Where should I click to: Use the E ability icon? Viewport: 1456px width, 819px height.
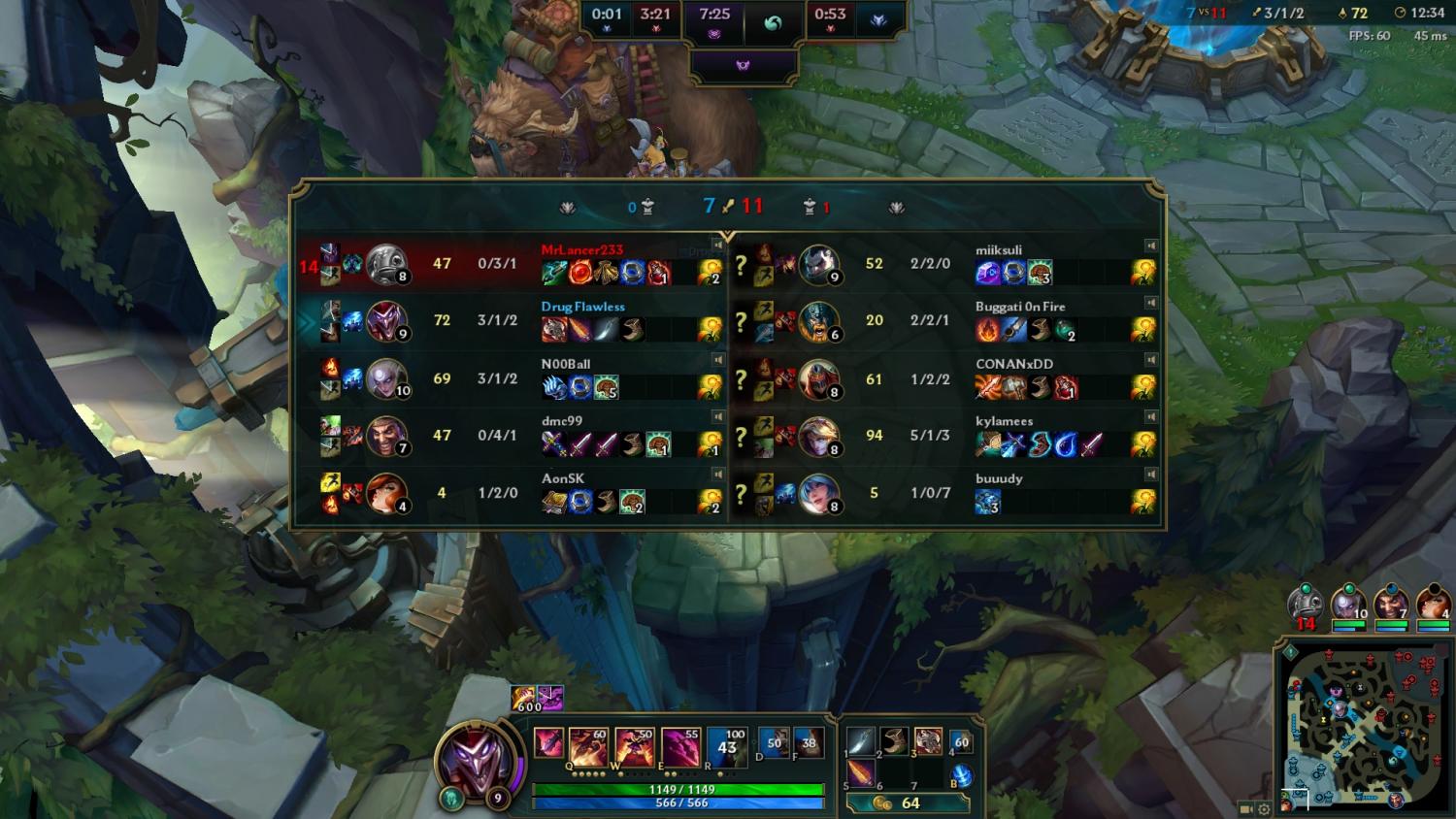679,747
